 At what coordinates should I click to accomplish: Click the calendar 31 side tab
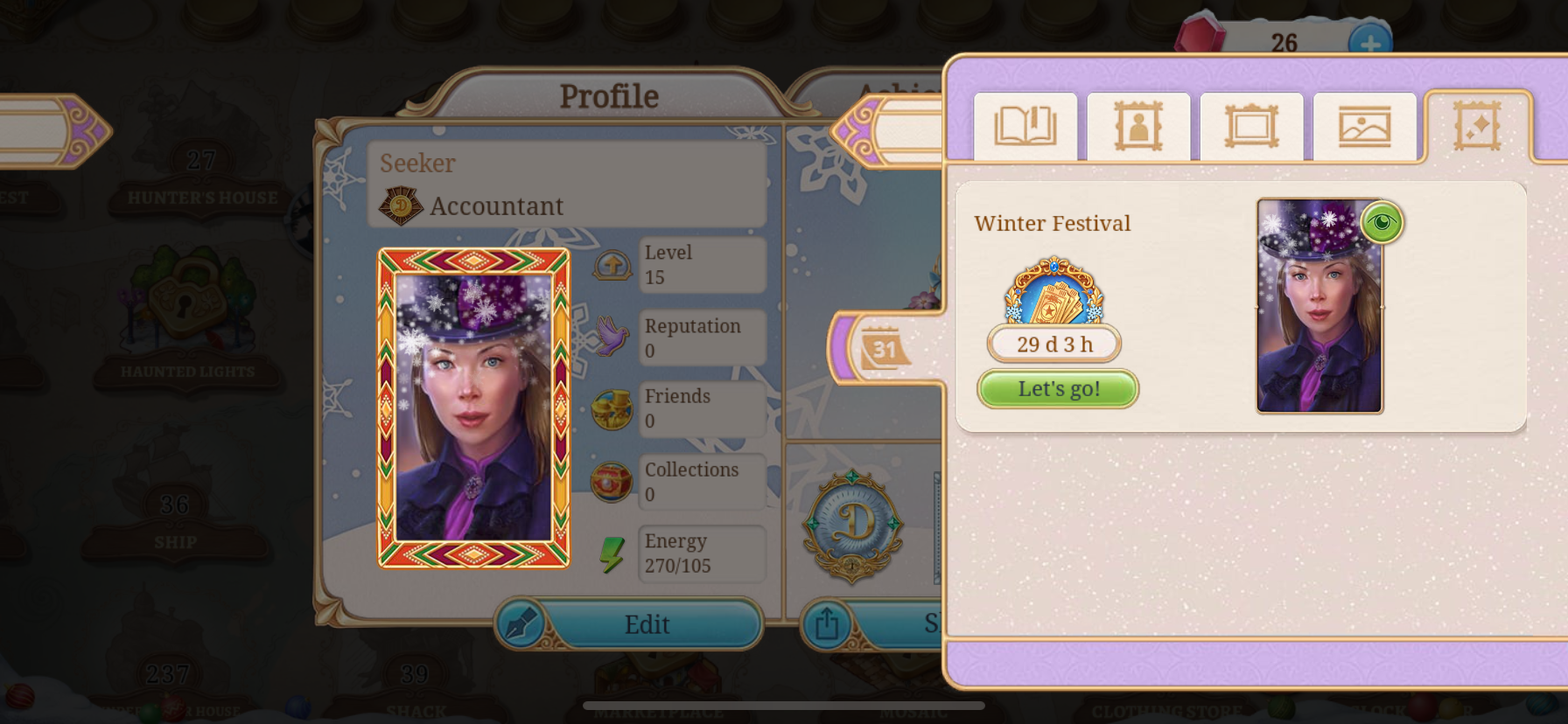coord(884,350)
